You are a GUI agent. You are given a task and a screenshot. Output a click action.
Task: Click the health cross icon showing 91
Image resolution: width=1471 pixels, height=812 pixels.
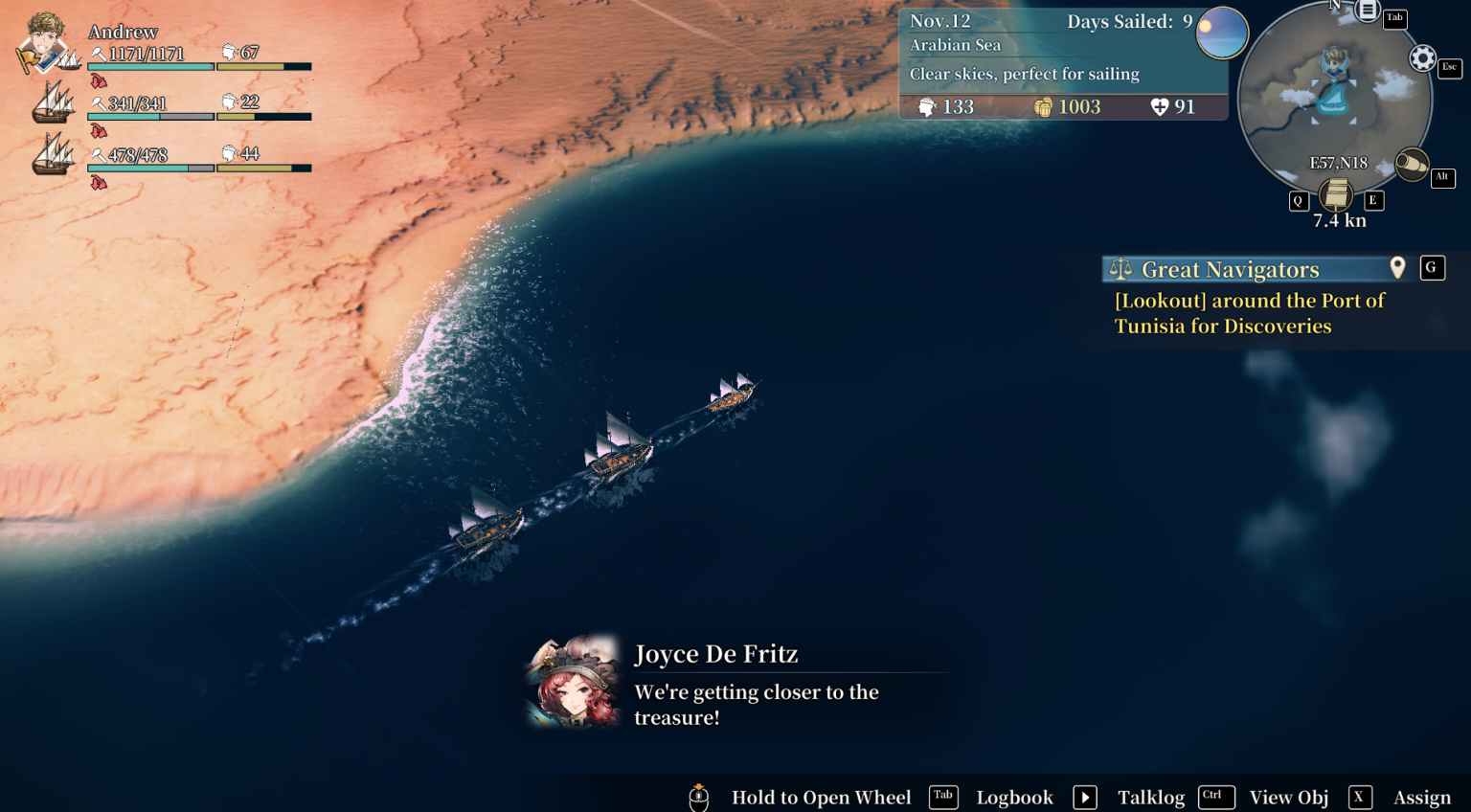click(x=1159, y=107)
